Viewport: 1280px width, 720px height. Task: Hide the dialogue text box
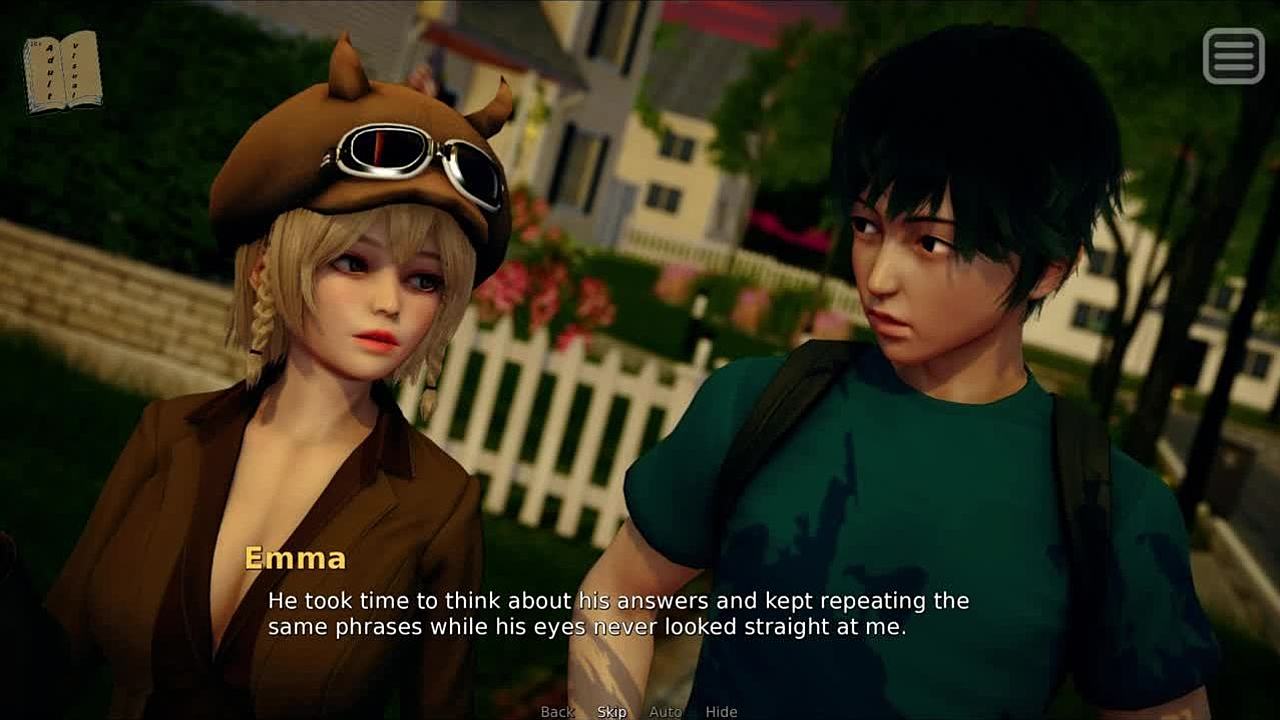[x=721, y=712]
